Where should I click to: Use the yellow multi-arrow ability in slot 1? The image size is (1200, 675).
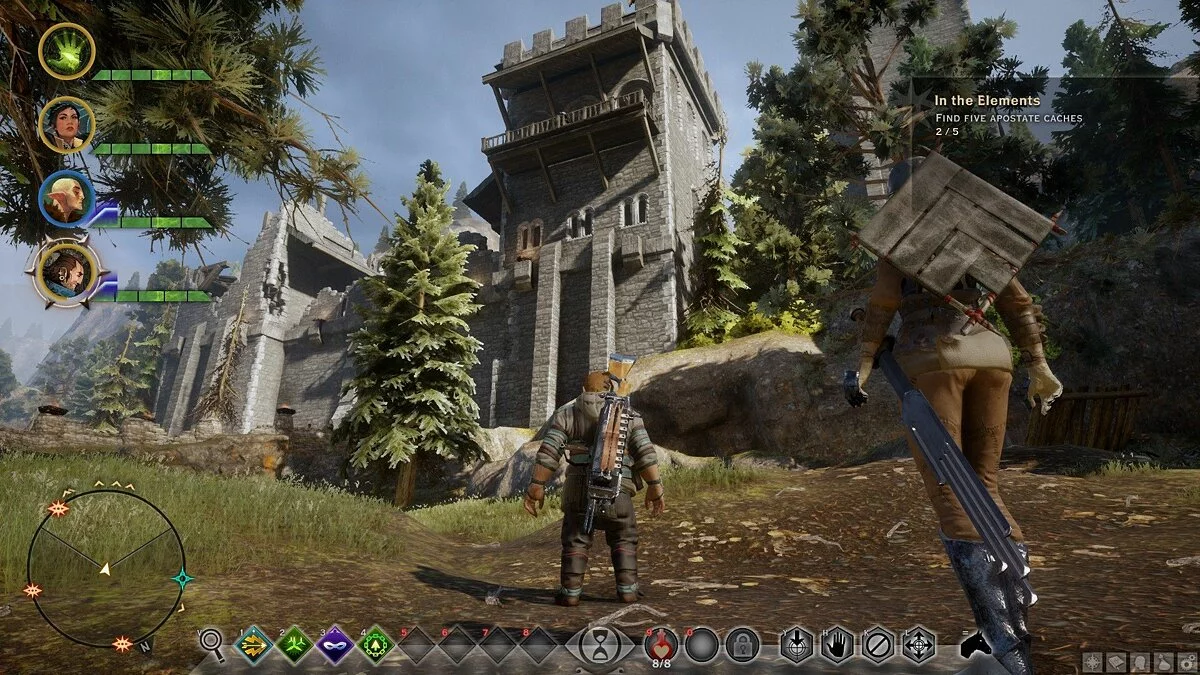pos(253,645)
